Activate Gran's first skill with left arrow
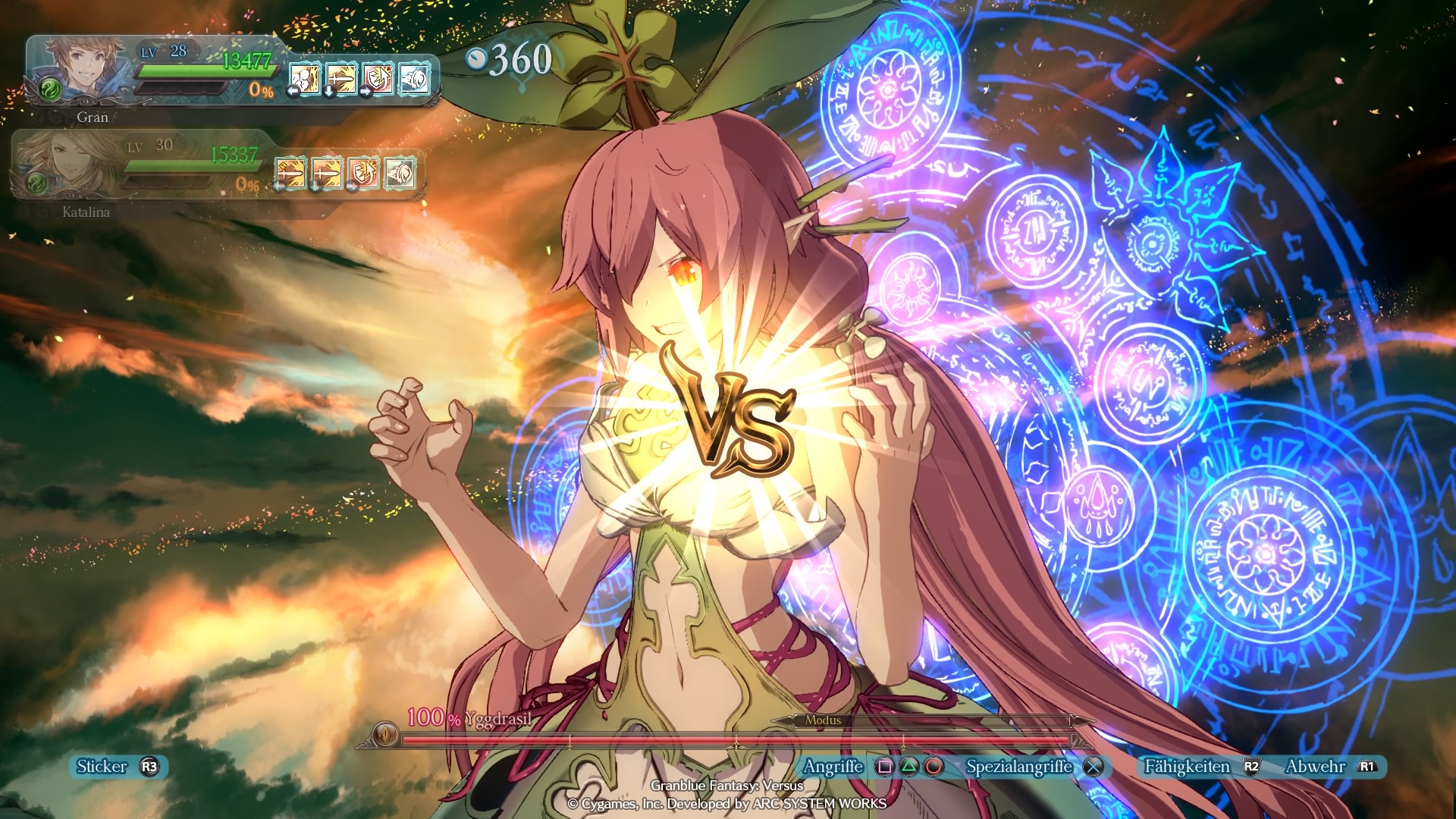Image resolution: width=1456 pixels, height=819 pixels. pos(305,79)
